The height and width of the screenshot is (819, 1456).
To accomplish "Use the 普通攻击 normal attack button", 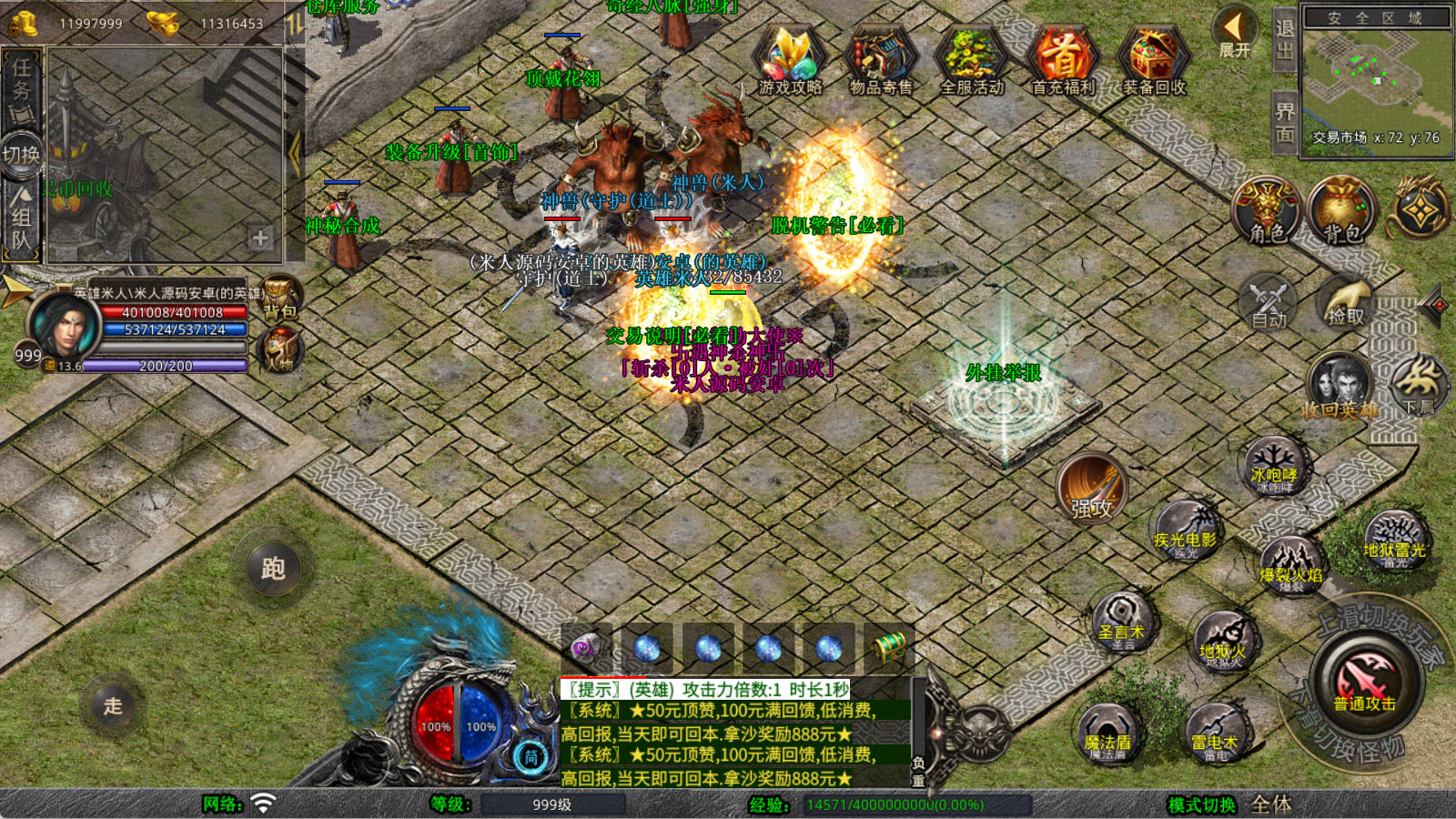I will point(1364,681).
